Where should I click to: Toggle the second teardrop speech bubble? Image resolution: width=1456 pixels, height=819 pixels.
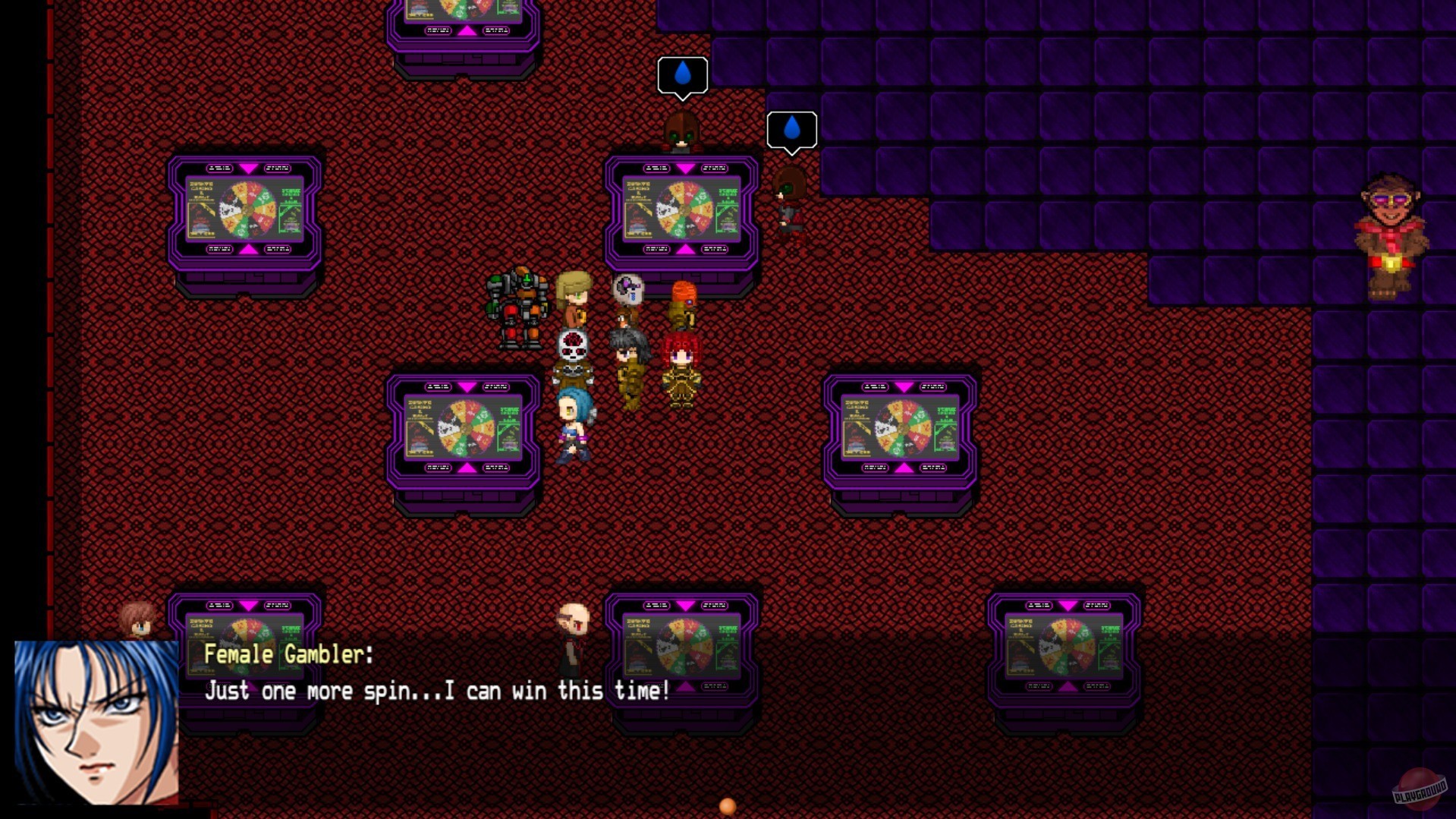point(791,130)
